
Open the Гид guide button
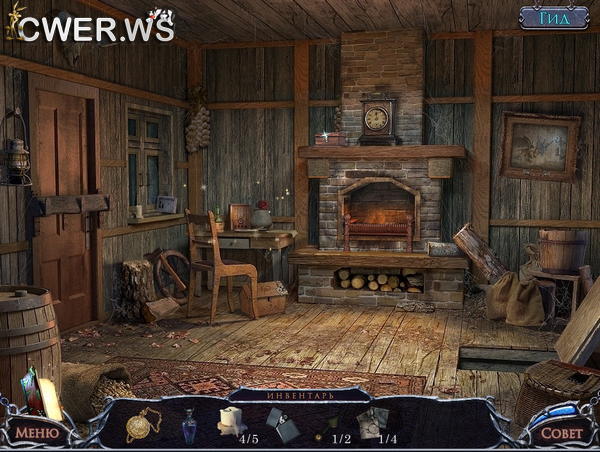553,17
